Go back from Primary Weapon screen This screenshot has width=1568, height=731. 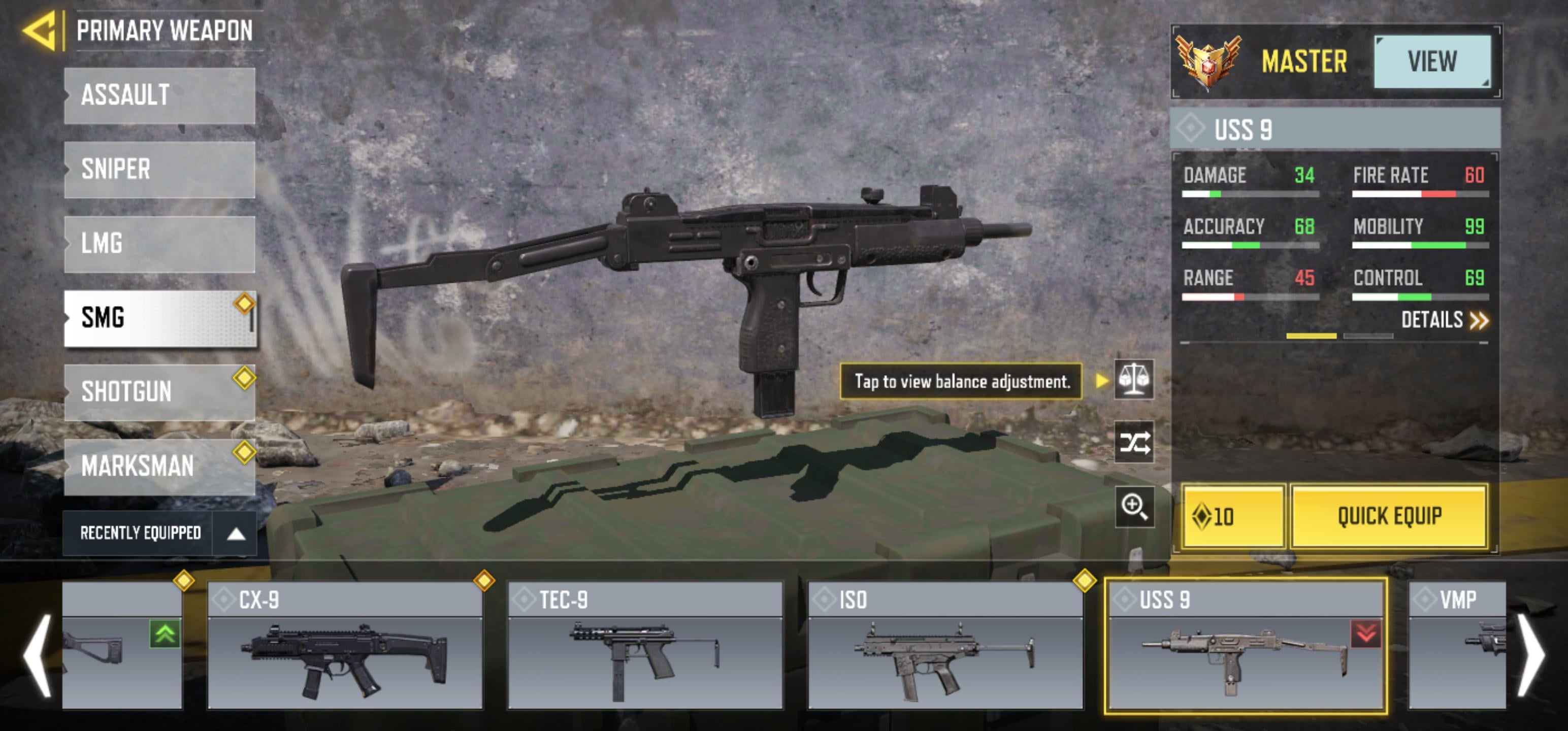tap(40, 30)
